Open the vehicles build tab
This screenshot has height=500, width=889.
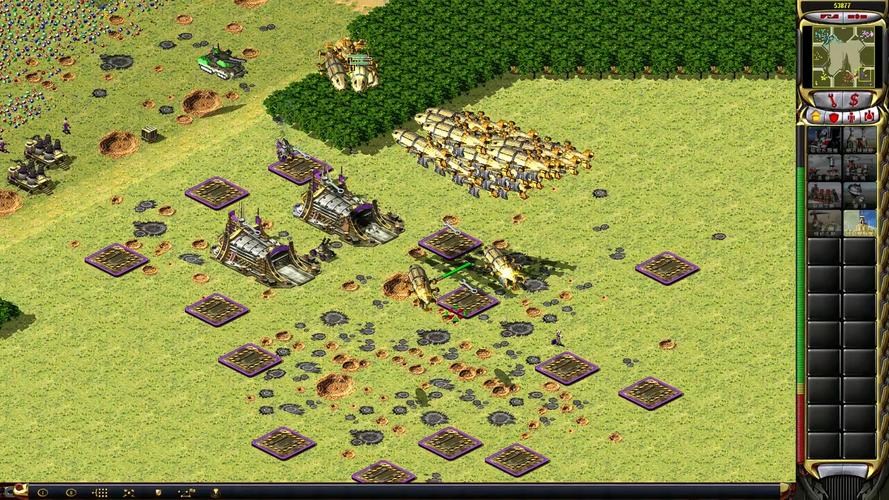click(x=870, y=117)
